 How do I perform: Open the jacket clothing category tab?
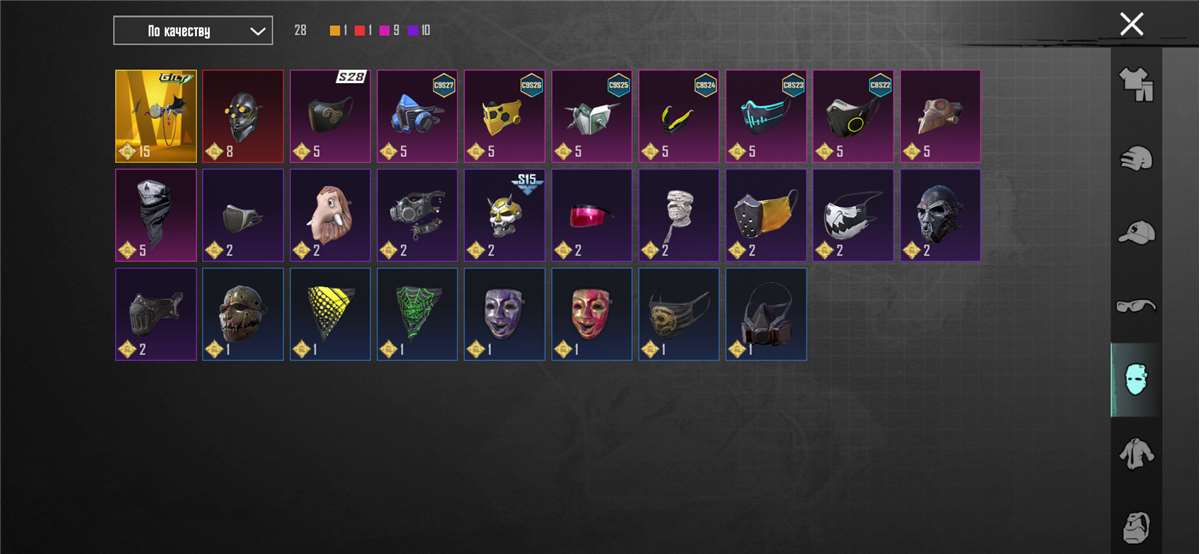click(1136, 453)
